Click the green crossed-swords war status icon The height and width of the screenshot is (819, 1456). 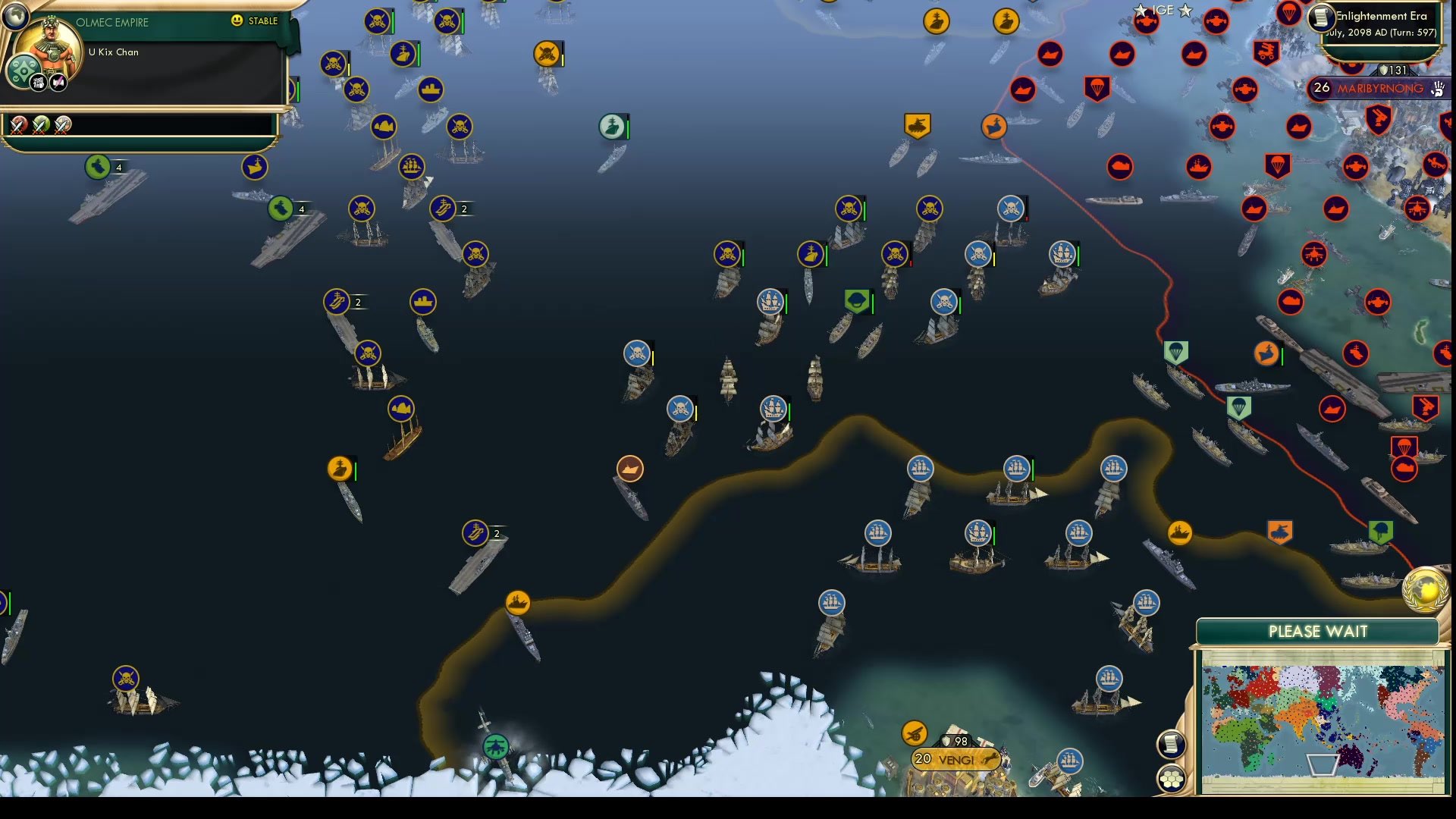[39, 127]
